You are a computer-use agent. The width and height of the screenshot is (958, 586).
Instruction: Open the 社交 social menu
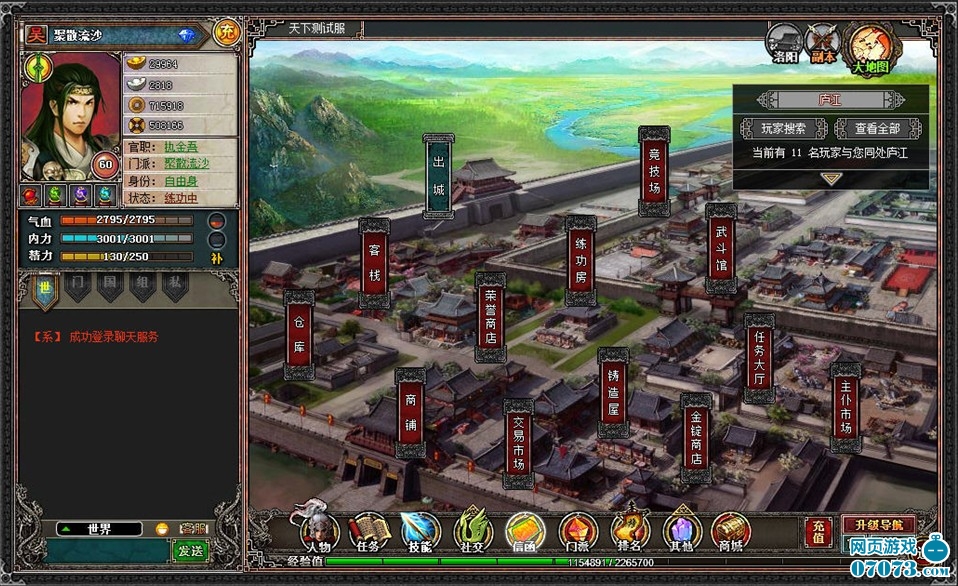point(473,532)
